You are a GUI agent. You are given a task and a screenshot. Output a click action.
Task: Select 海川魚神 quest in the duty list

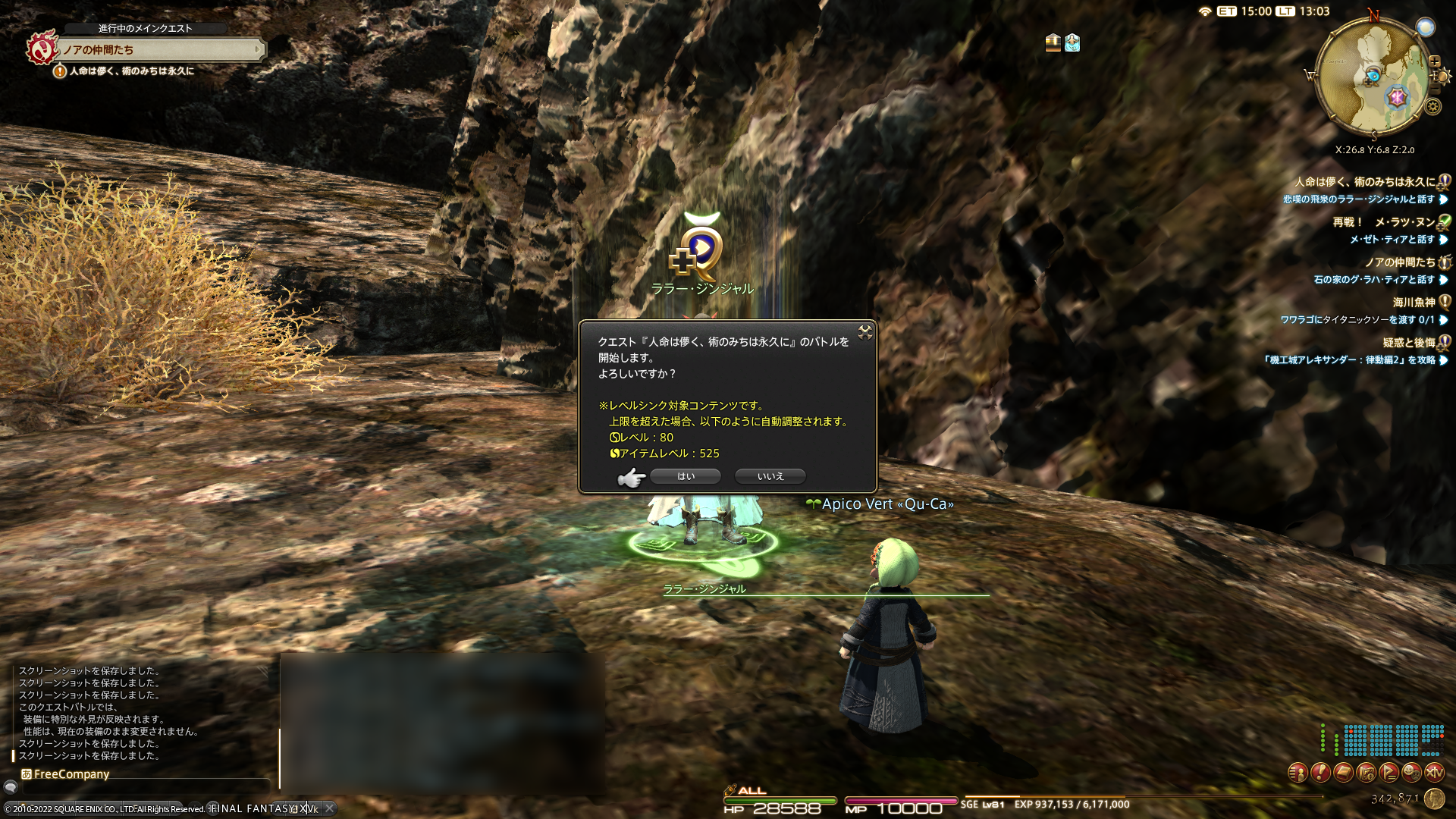click(x=1414, y=303)
